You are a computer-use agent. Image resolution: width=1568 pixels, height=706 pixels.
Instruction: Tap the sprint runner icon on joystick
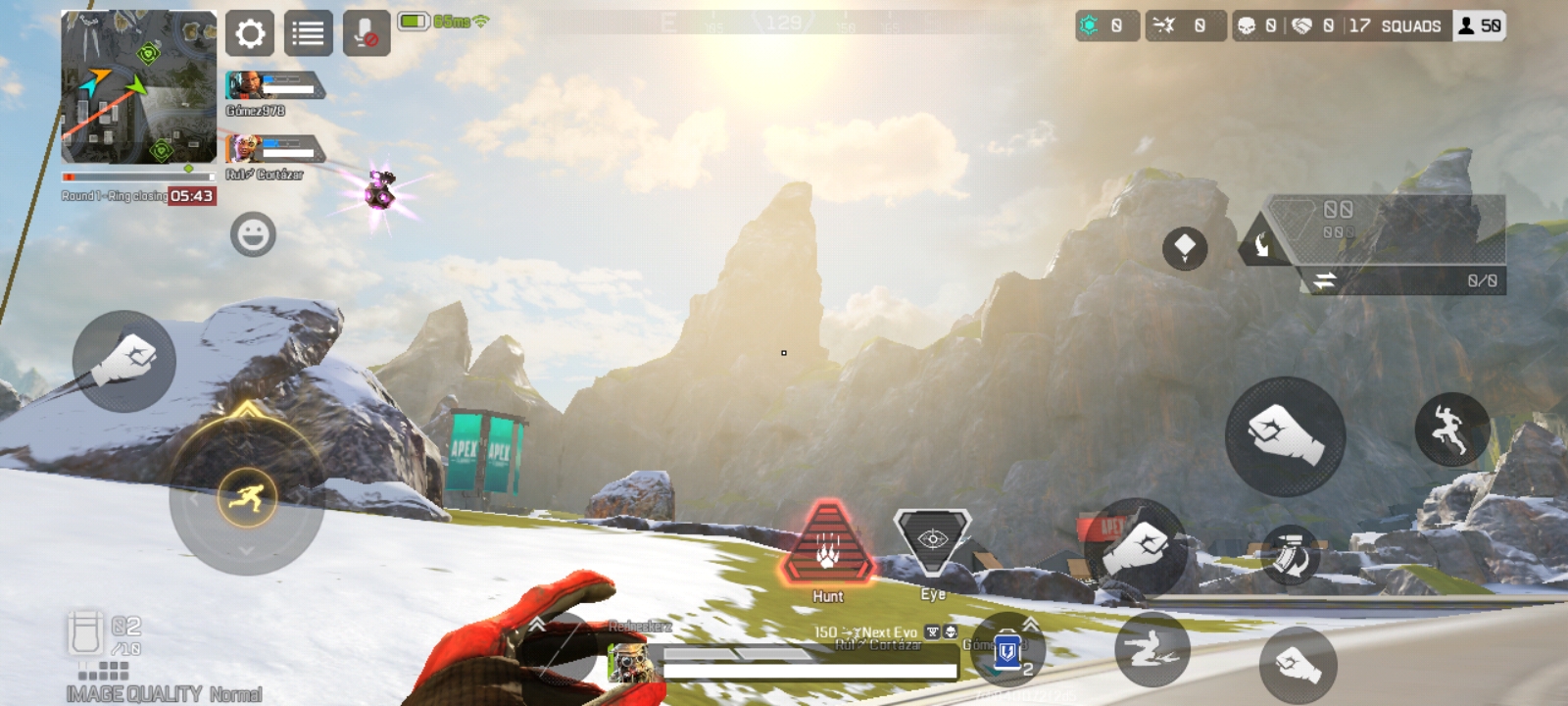[247, 498]
